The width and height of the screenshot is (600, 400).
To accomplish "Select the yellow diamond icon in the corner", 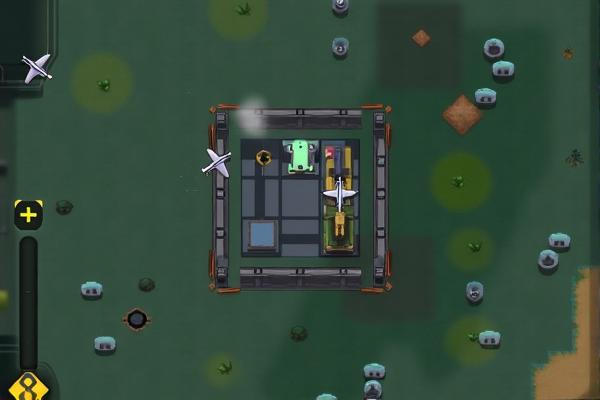I will [27, 388].
